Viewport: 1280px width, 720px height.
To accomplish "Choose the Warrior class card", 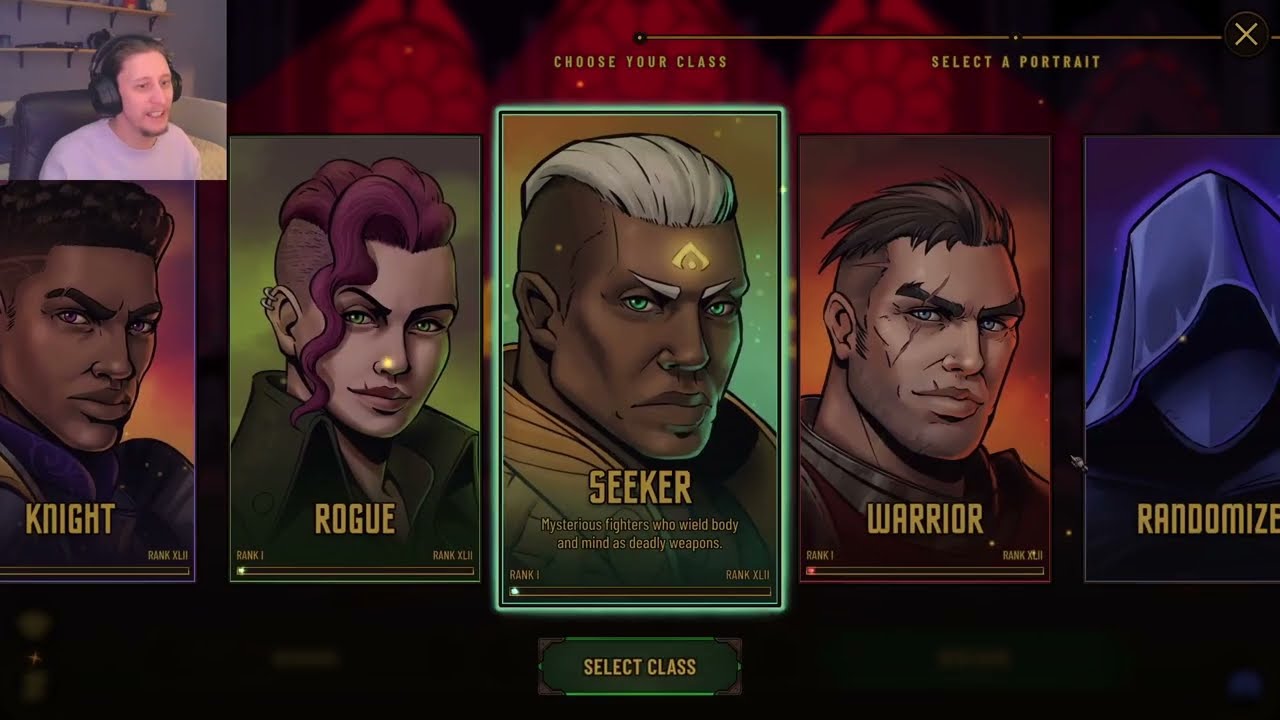I will 924,360.
